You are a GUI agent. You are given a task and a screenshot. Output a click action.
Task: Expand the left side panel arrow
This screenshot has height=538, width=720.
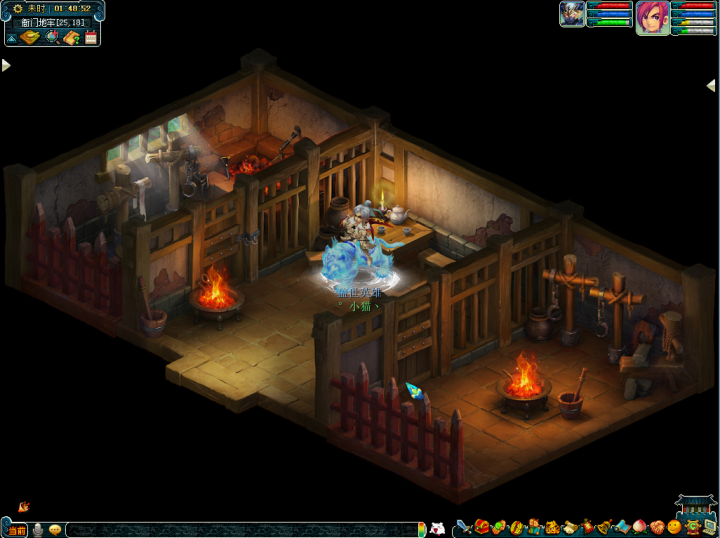pos(6,65)
